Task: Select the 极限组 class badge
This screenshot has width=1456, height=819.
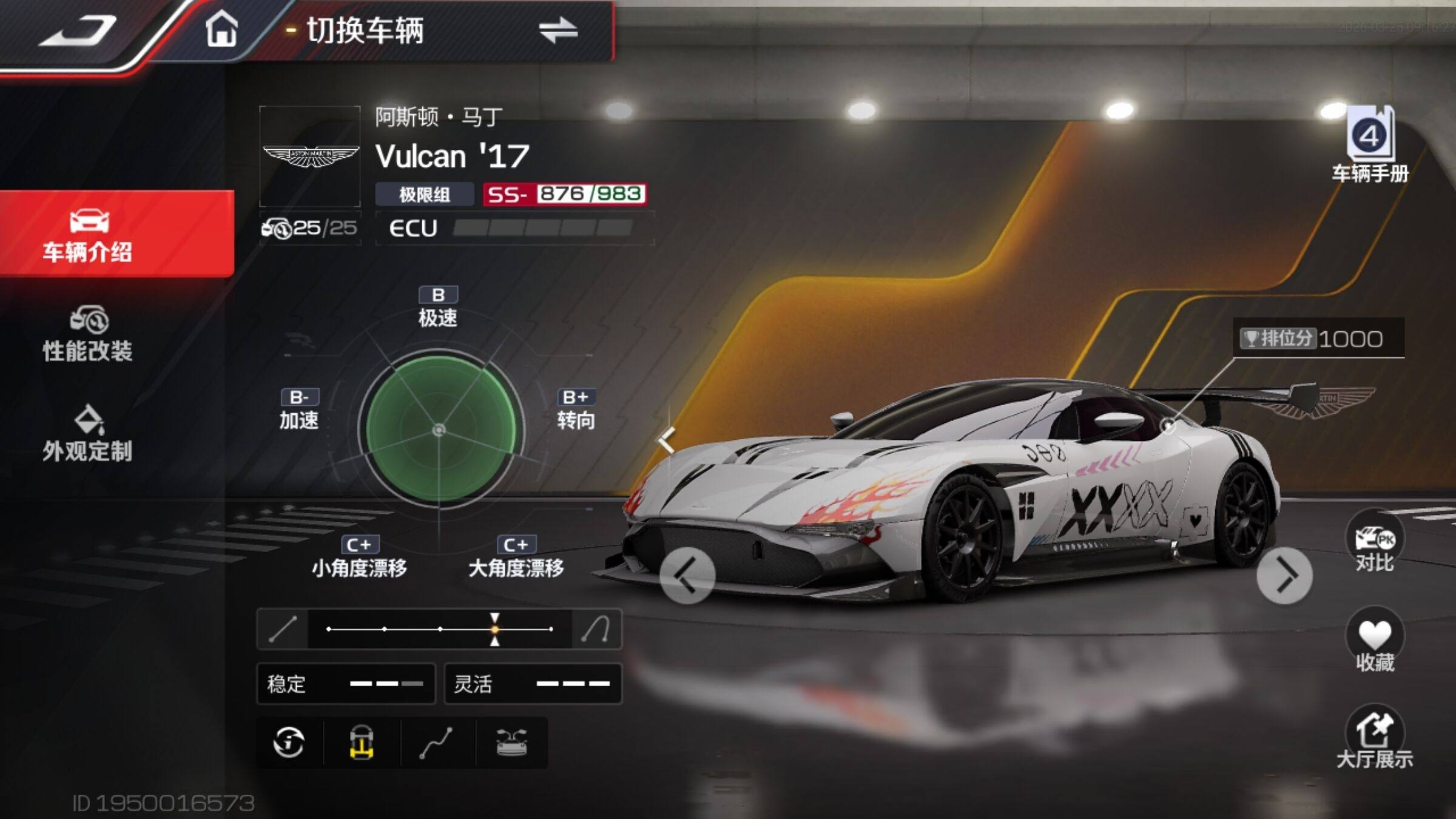Action: (x=424, y=195)
